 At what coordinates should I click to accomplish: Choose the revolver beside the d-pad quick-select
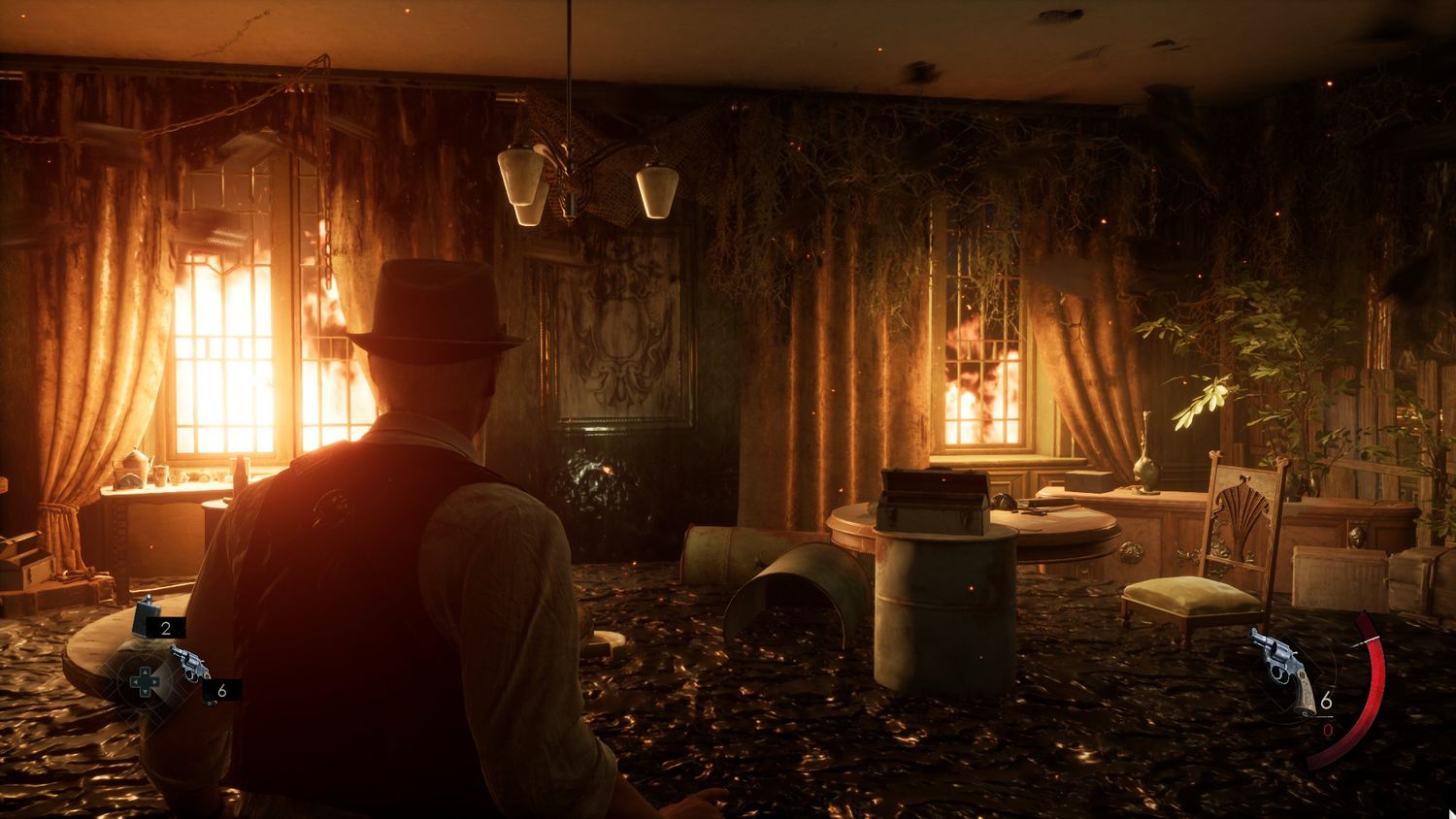[191, 664]
